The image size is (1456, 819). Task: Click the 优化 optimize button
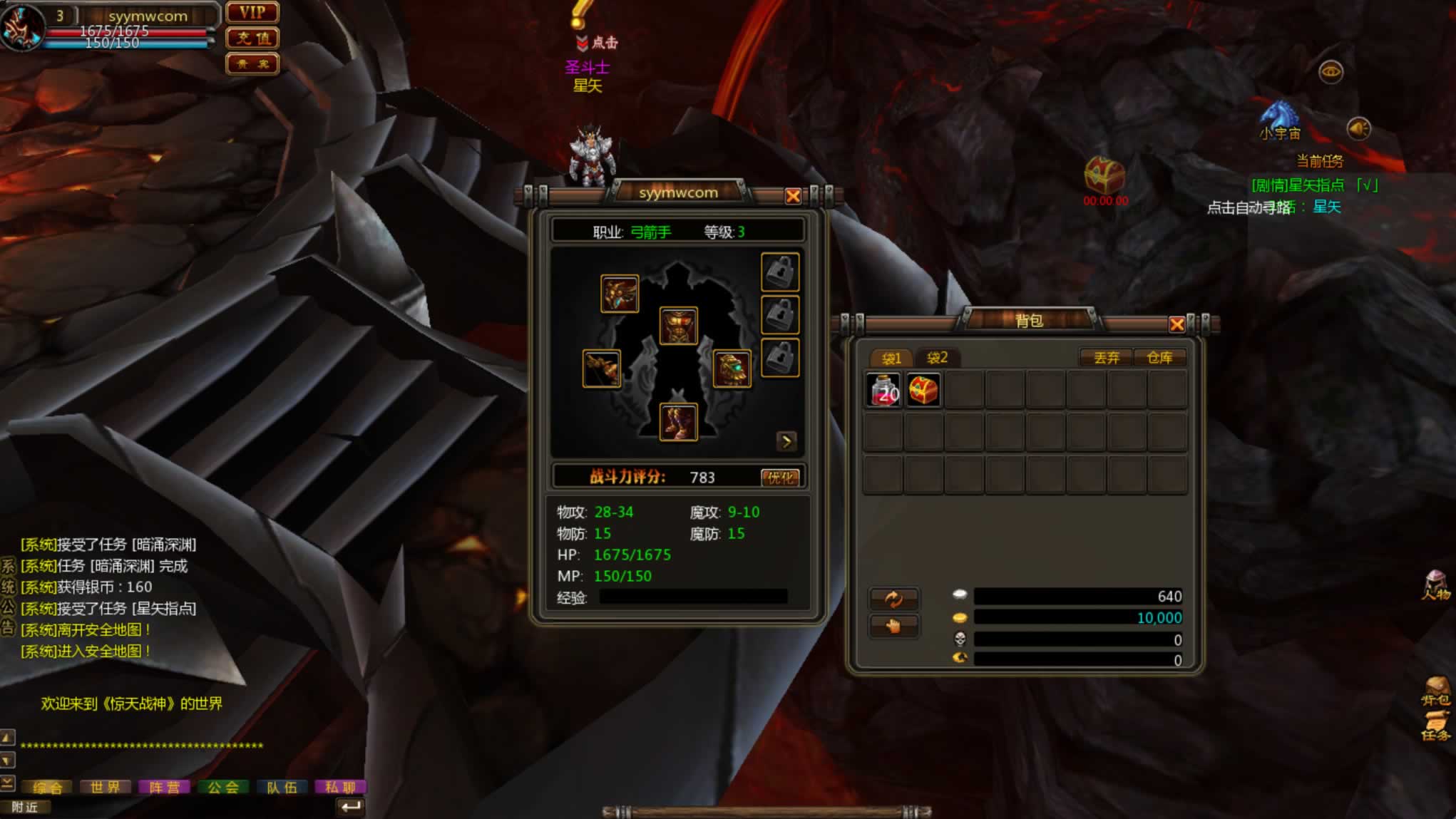point(779,478)
